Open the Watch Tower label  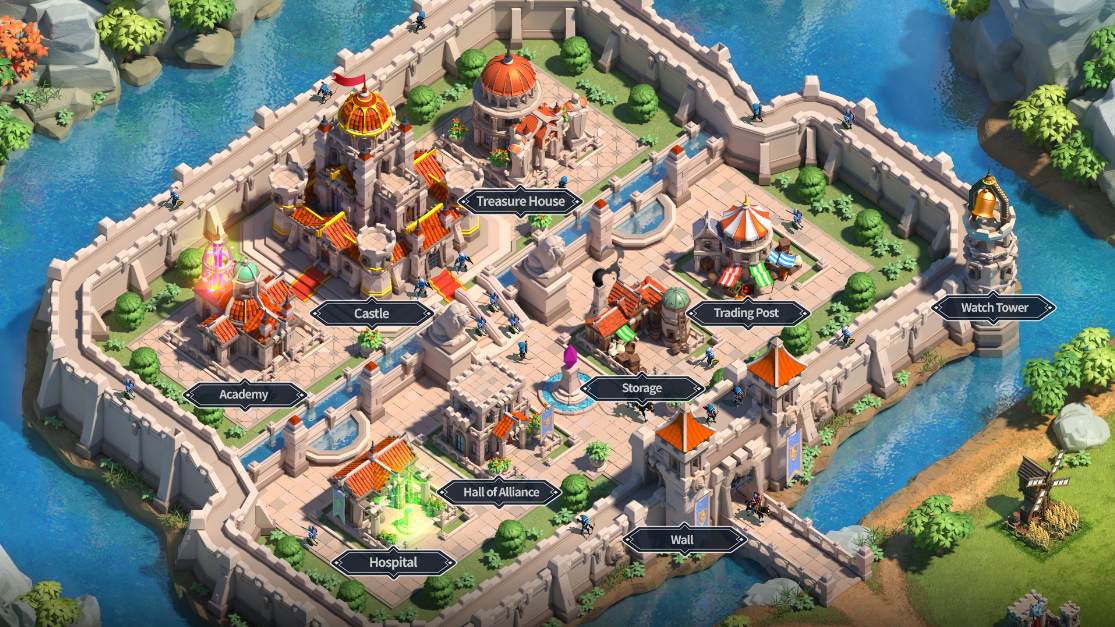pyautogui.click(x=994, y=307)
